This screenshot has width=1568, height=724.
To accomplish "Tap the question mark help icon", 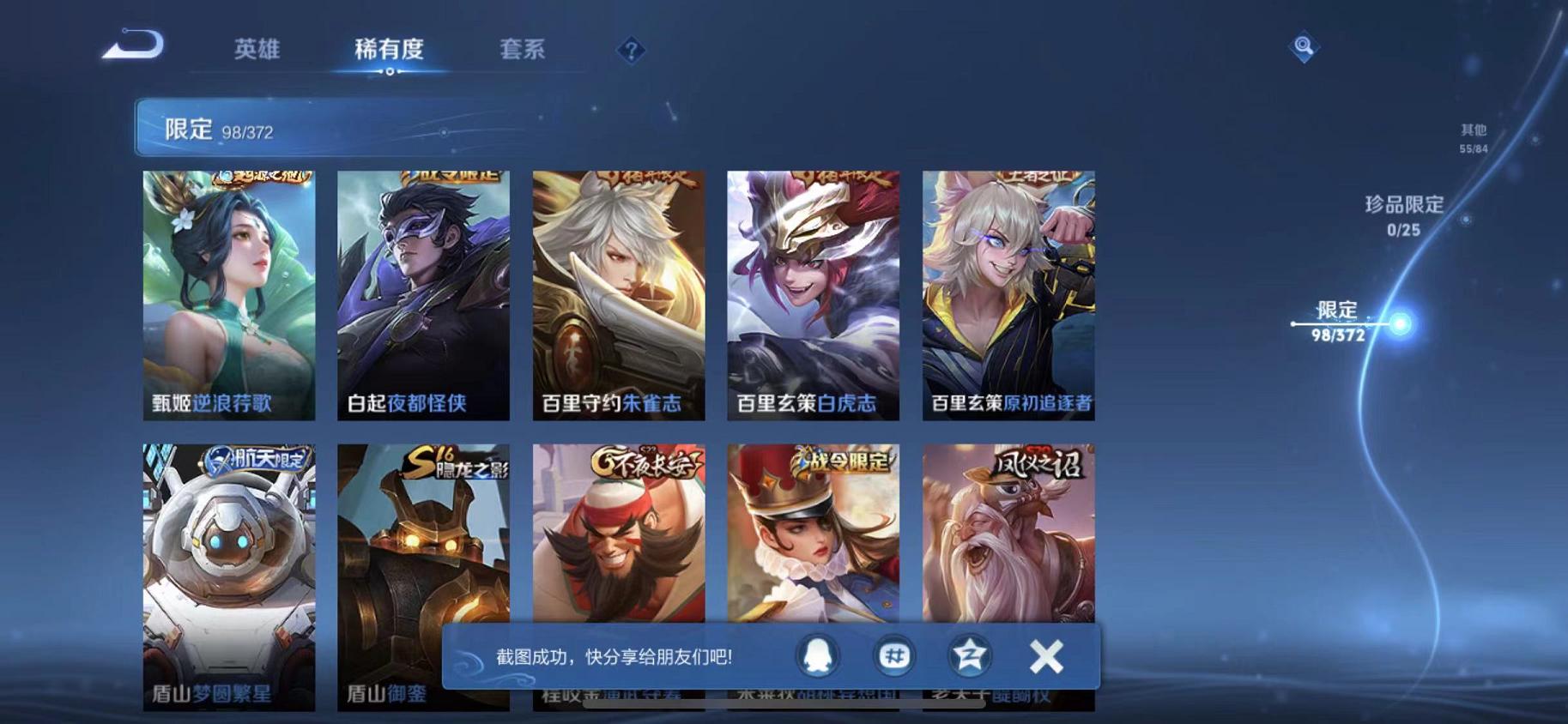I will 632,51.
